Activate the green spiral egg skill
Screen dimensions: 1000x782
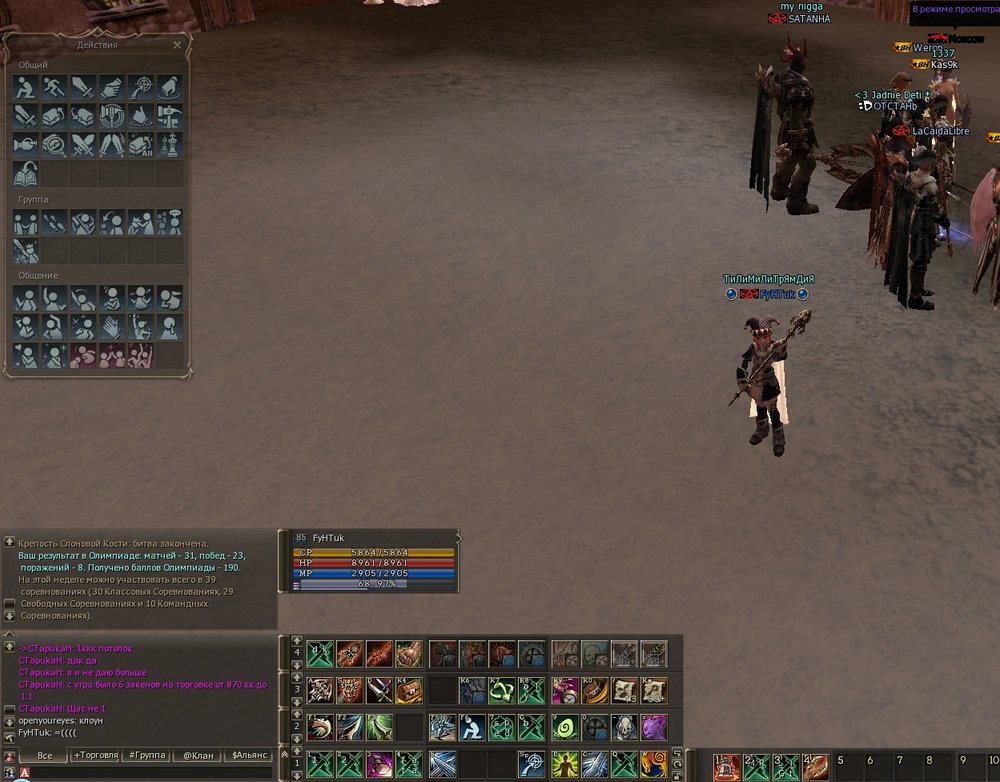[565, 727]
